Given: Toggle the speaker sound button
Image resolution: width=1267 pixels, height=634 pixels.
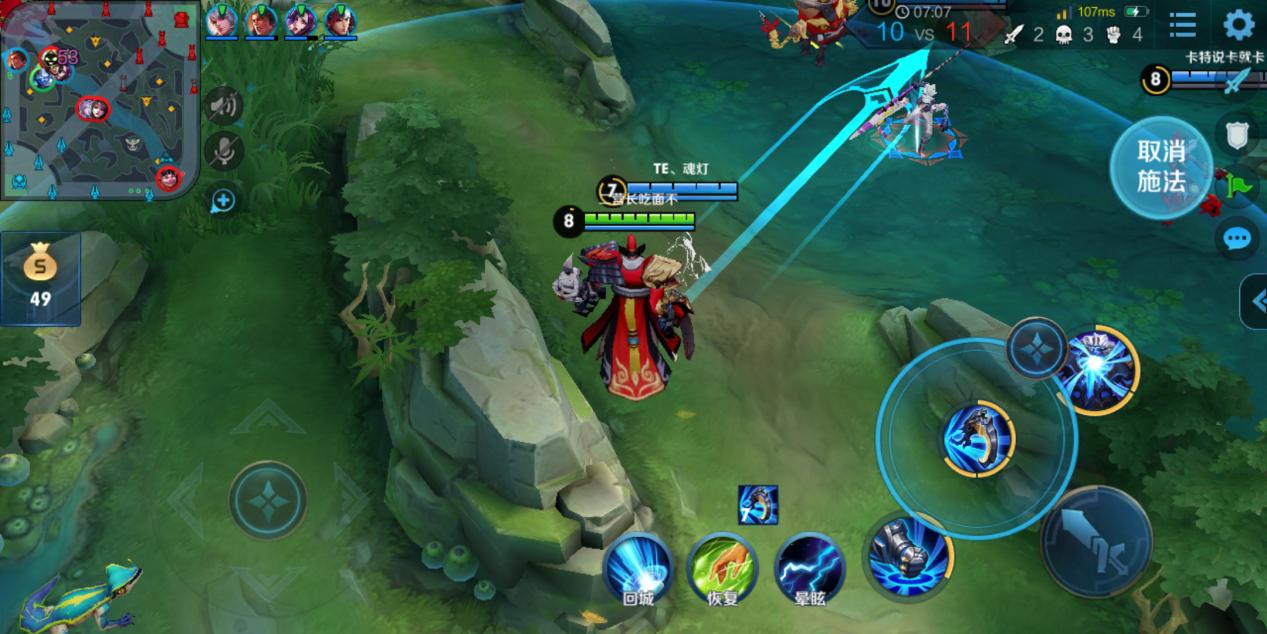Looking at the screenshot, I should pyautogui.click(x=224, y=105).
